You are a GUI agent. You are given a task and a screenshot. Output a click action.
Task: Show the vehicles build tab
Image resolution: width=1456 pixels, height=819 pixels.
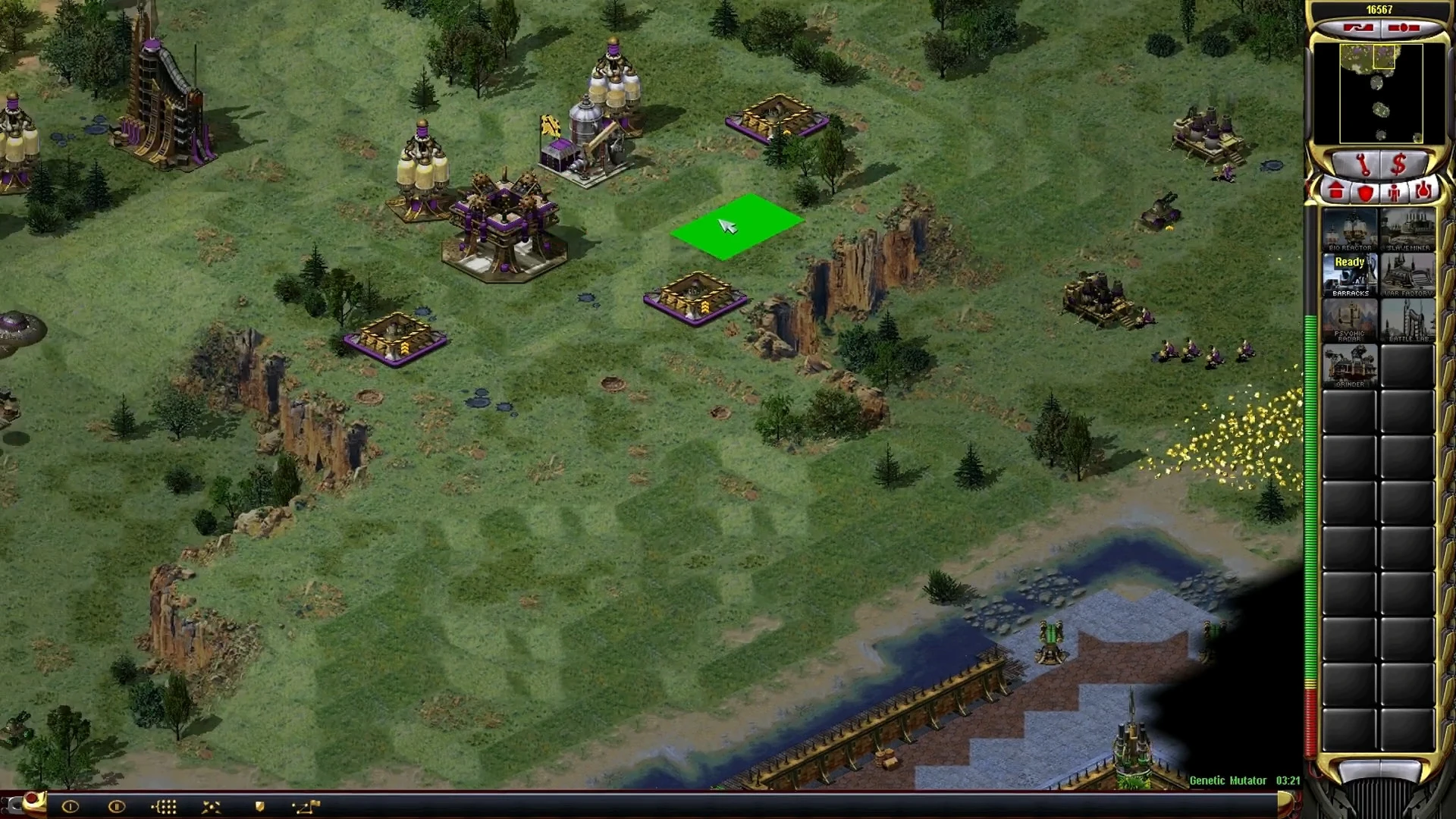1423,192
